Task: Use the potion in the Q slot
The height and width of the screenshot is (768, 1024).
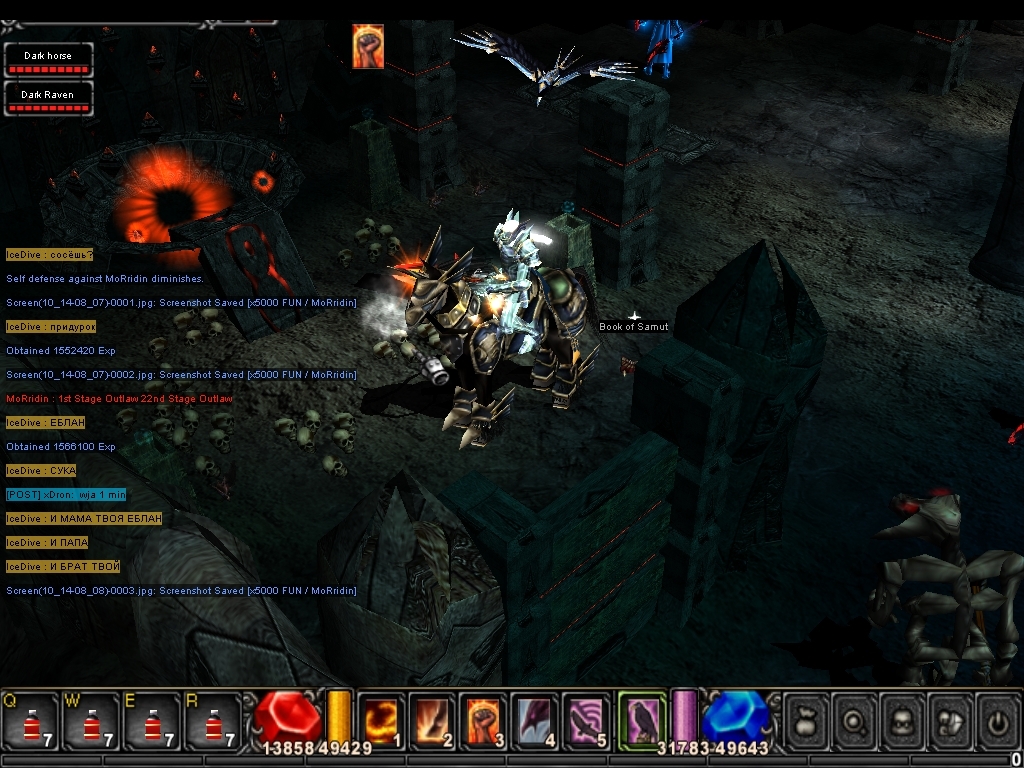Action: coord(30,721)
